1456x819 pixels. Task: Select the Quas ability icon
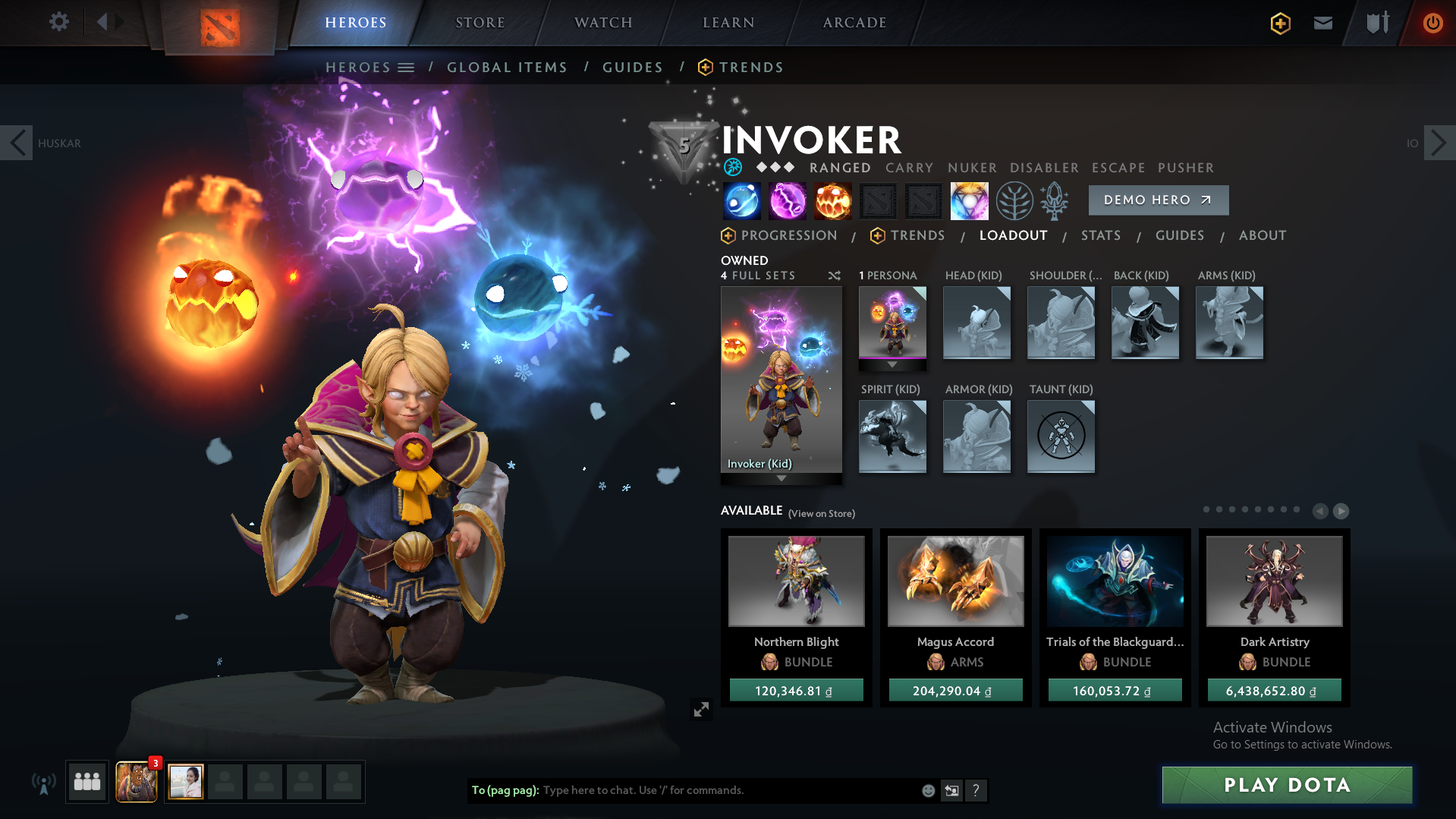point(742,201)
